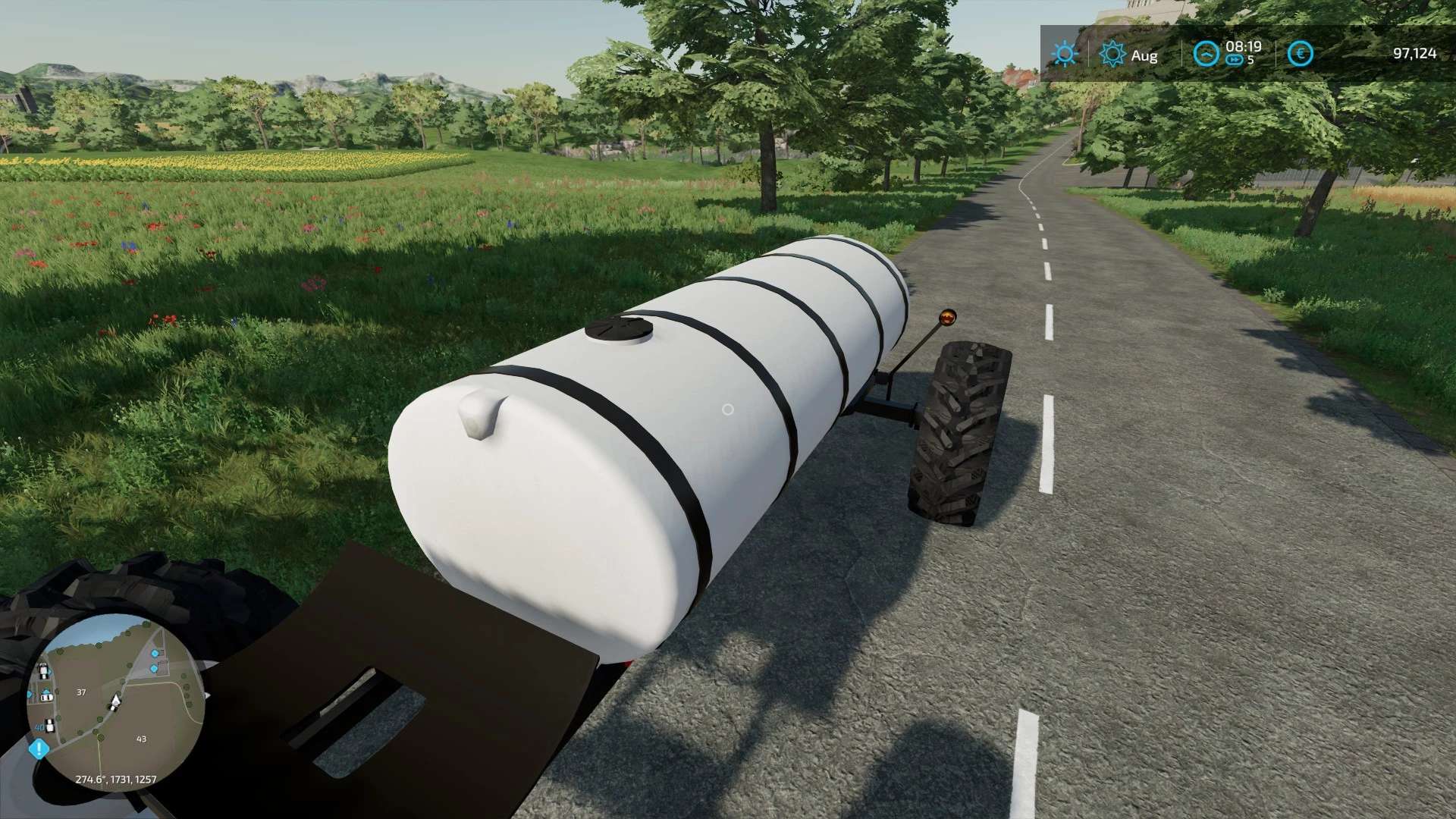Click the center crosshair dot

point(730,409)
